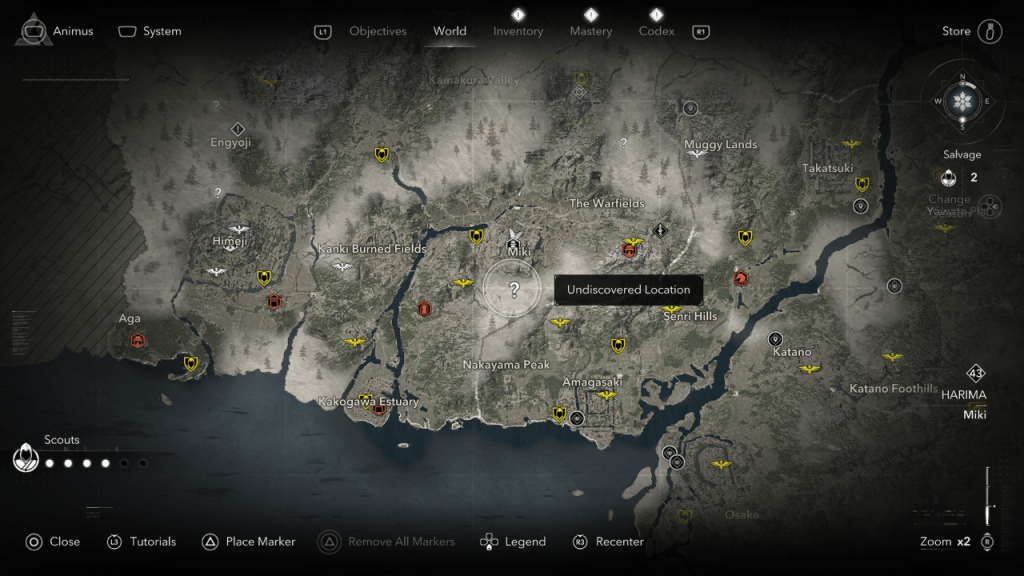Open the Tutorials
The image size is (1024, 576).
pyautogui.click(x=141, y=541)
